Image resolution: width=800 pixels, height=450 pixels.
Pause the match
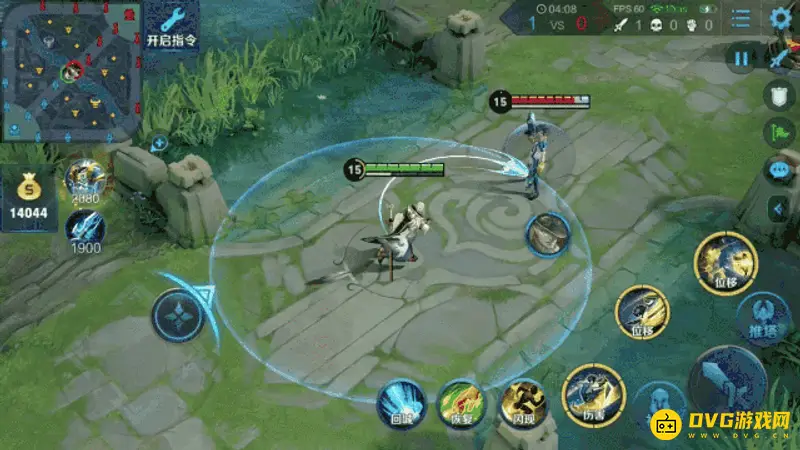point(741,59)
